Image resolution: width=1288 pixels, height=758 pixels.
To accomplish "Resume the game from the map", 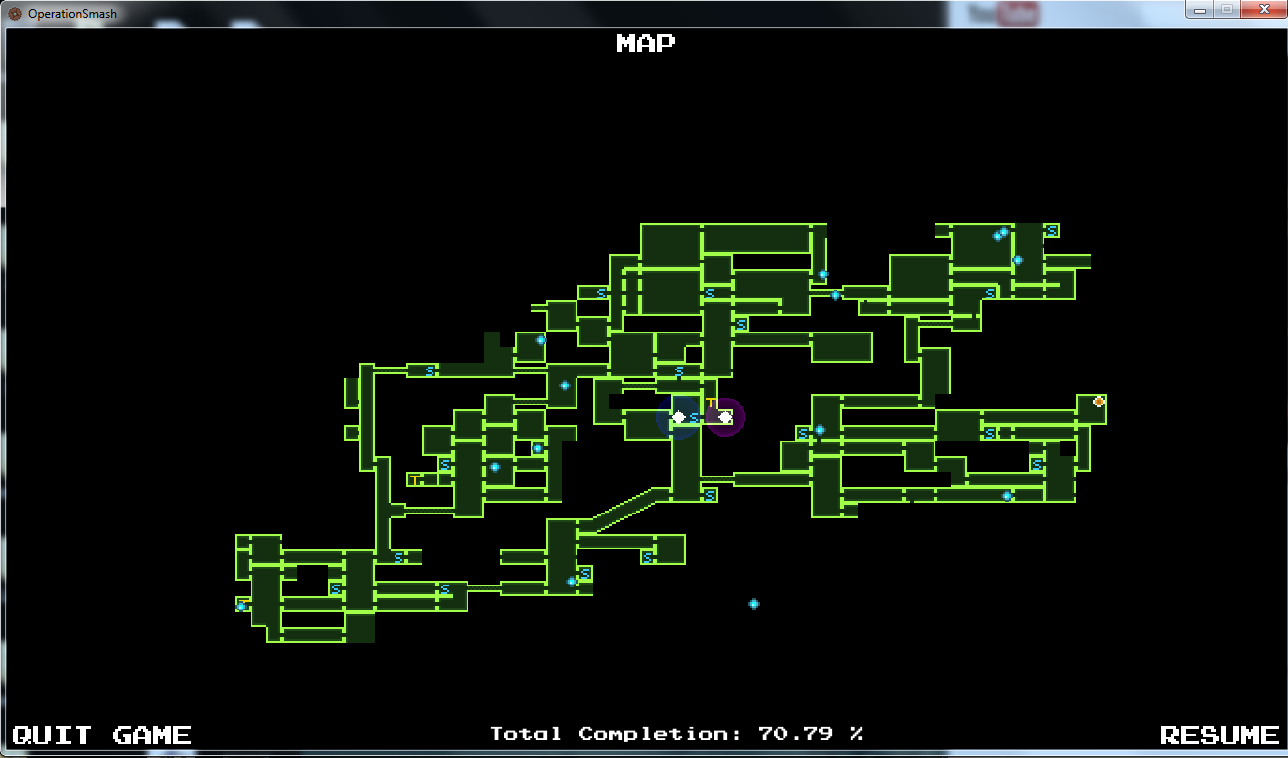I will (x=1219, y=735).
